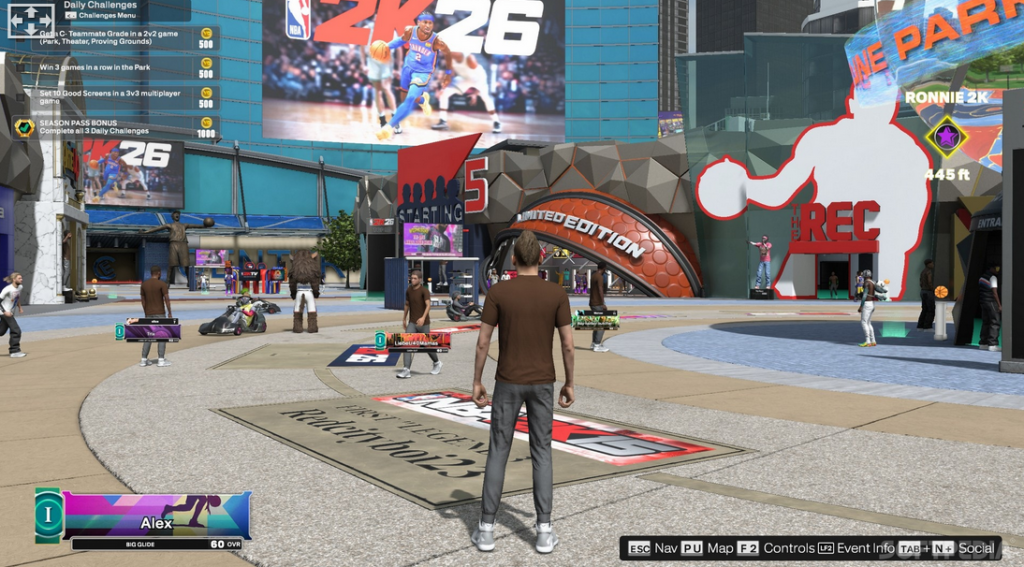
Task: Click the level I badge beside Alex's banner
Action: pyautogui.click(x=47, y=515)
